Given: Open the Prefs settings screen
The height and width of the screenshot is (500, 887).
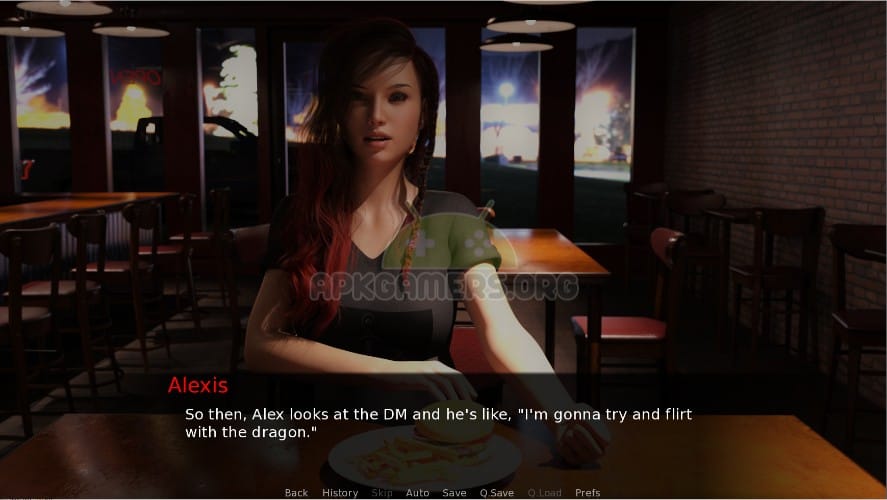Looking at the screenshot, I should (x=588, y=493).
